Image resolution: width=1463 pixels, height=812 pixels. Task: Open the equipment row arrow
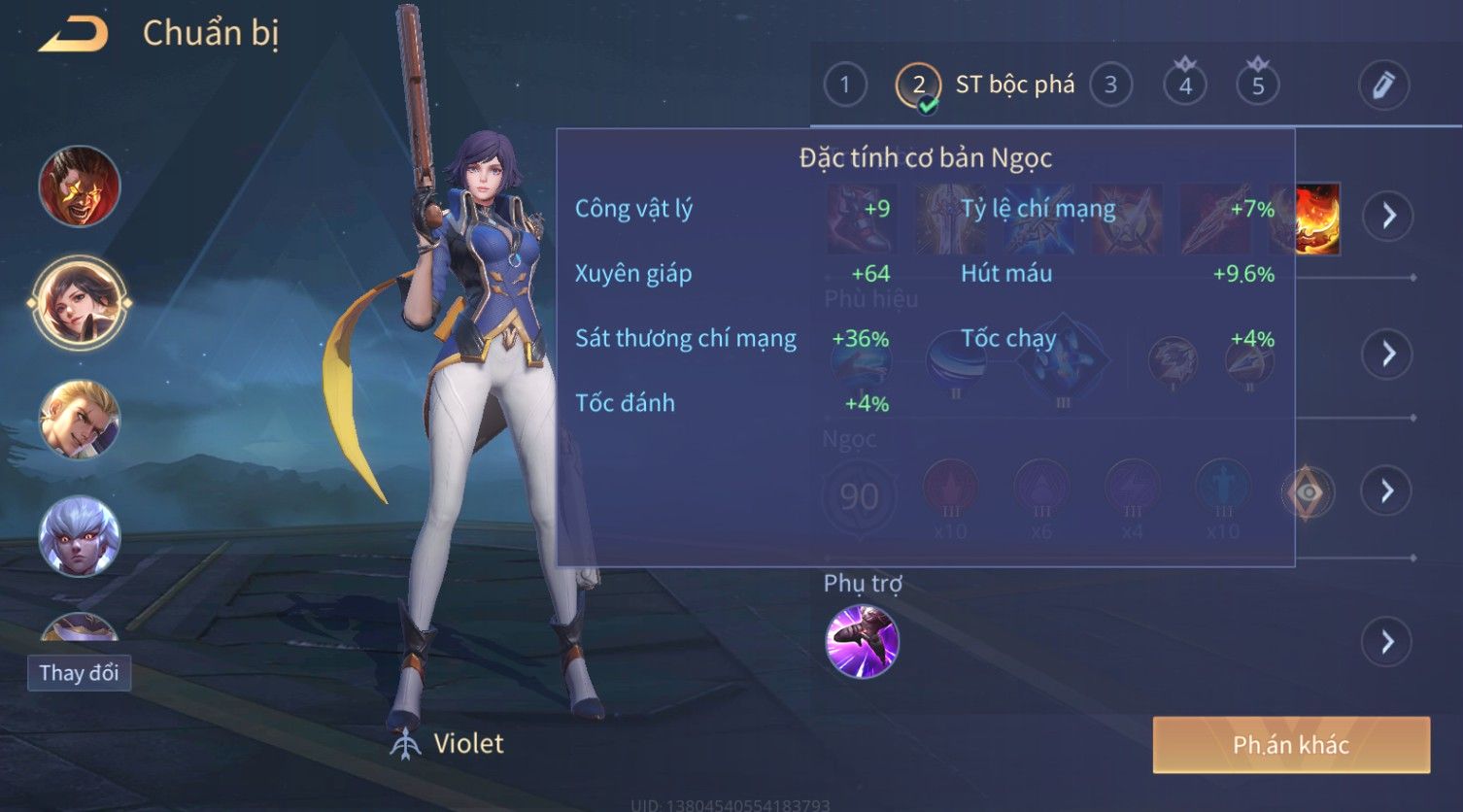[1388, 215]
